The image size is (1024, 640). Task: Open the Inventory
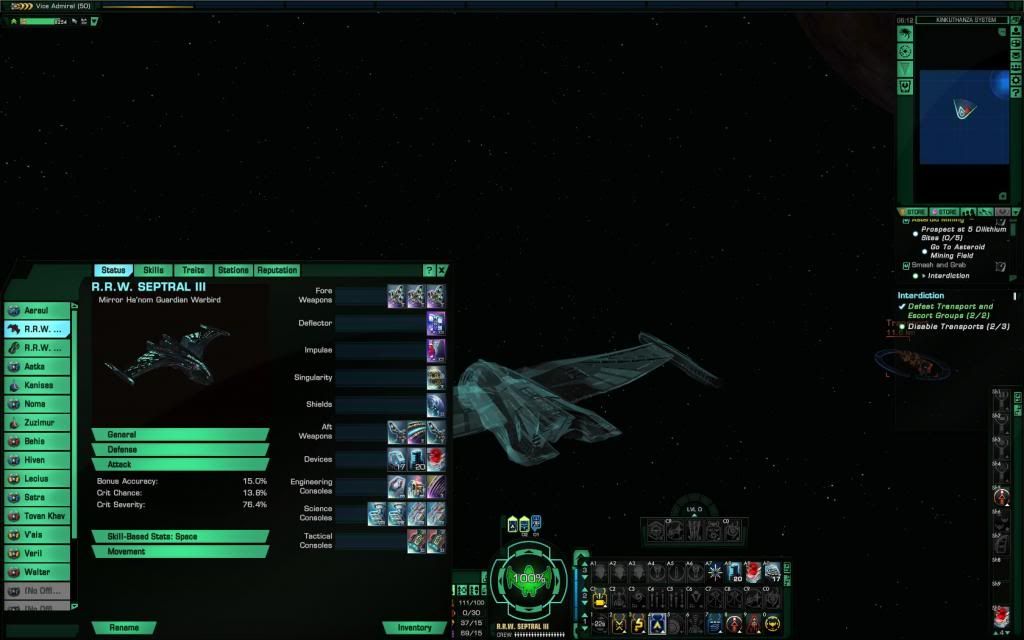pyautogui.click(x=414, y=628)
